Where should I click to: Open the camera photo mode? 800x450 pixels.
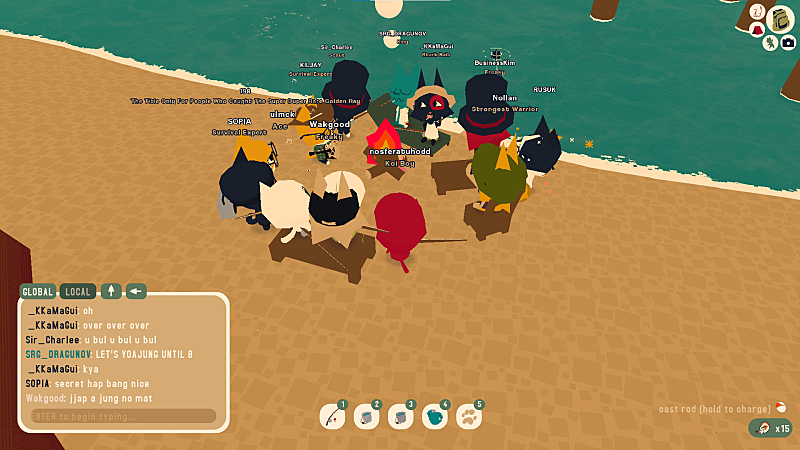[x=787, y=42]
